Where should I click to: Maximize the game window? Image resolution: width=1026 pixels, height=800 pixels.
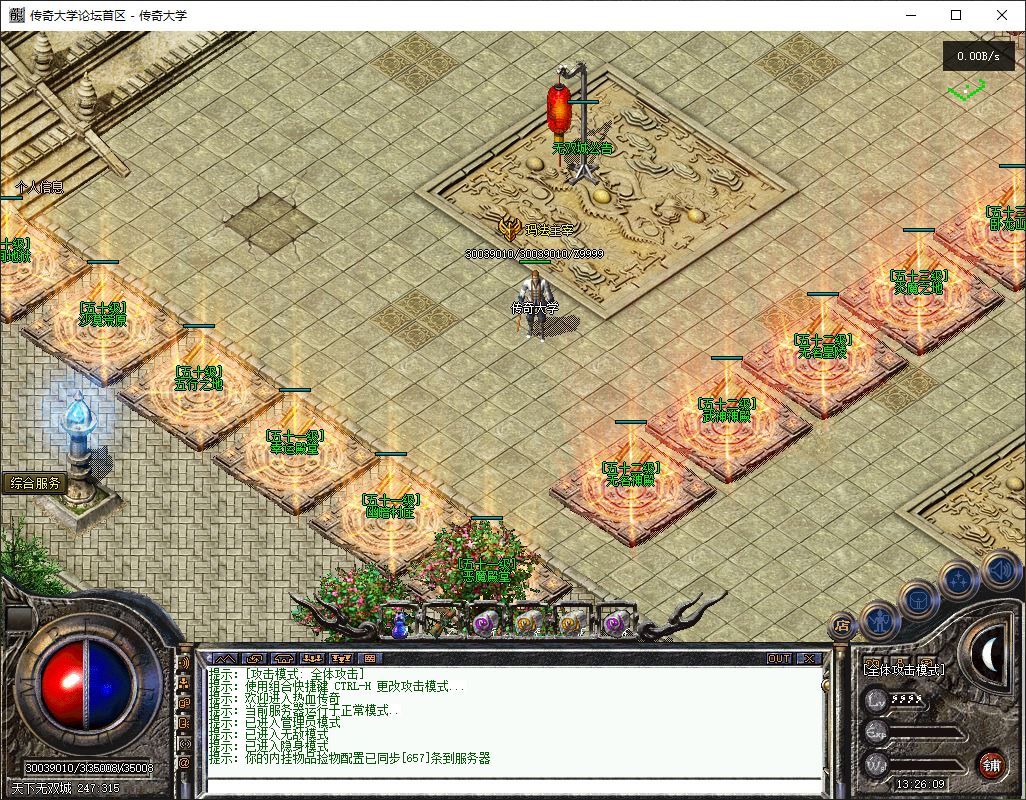click(956, 15)
